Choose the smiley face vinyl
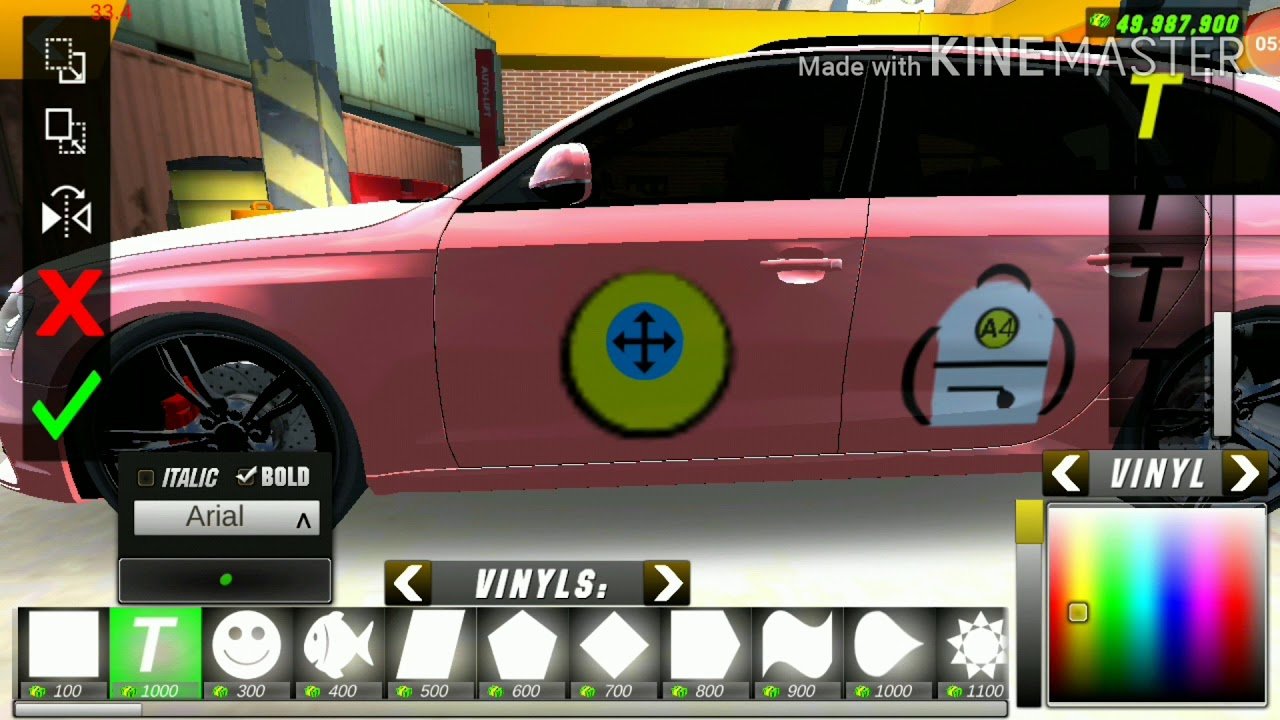The height and width of the screenshot is (720, 1280). point(246,645)
